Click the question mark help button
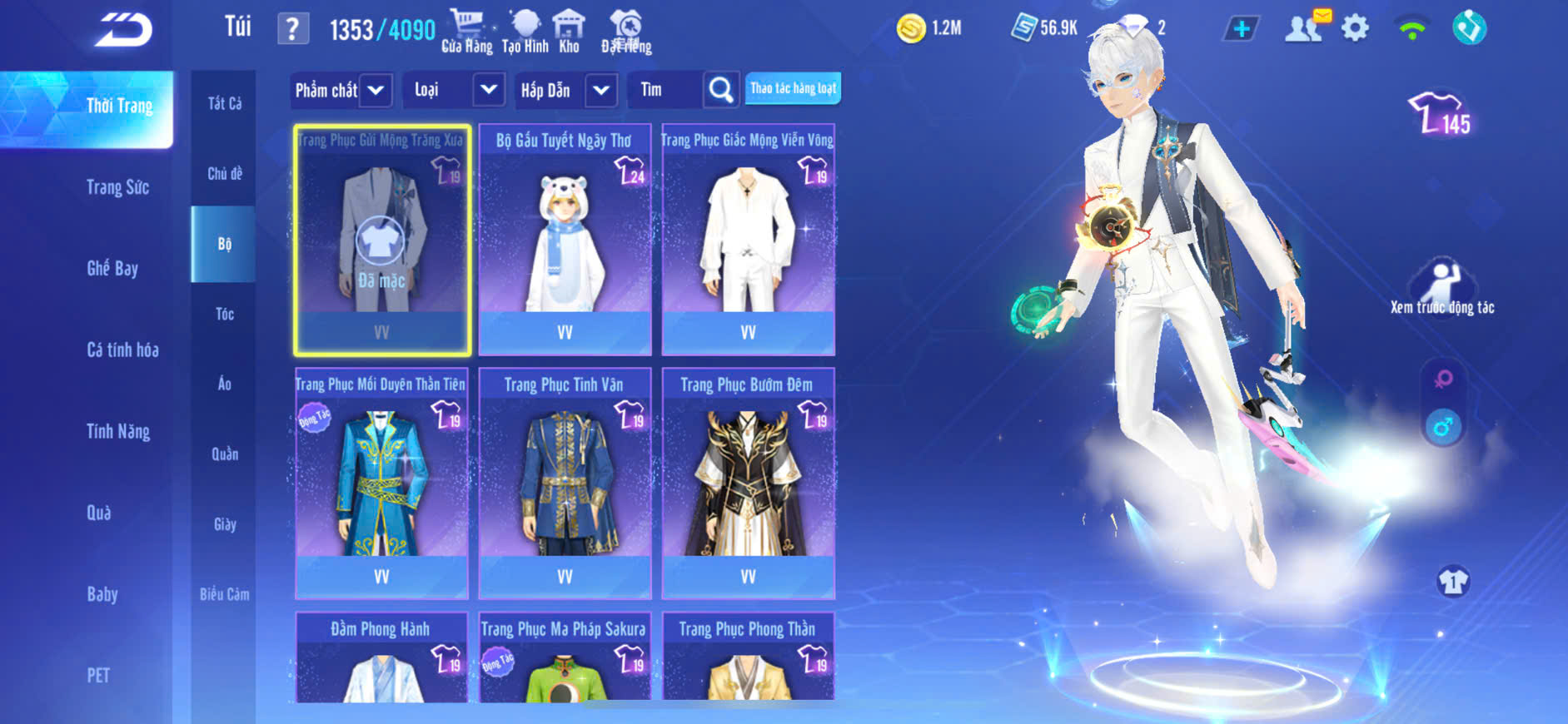The width and height of the screenshot is (1568, 724). pos(292,30)
